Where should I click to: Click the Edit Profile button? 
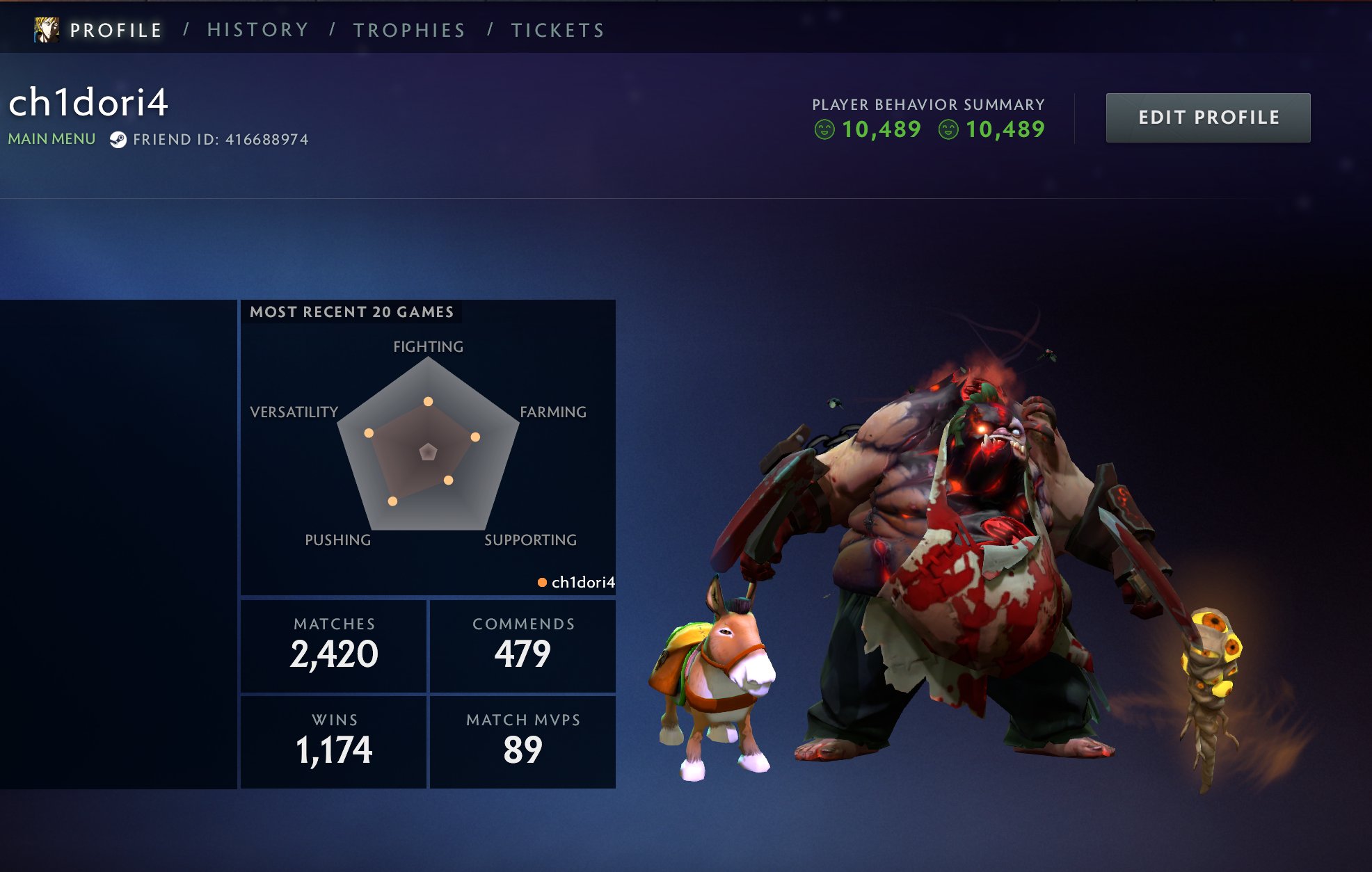tap(1208, 118)
